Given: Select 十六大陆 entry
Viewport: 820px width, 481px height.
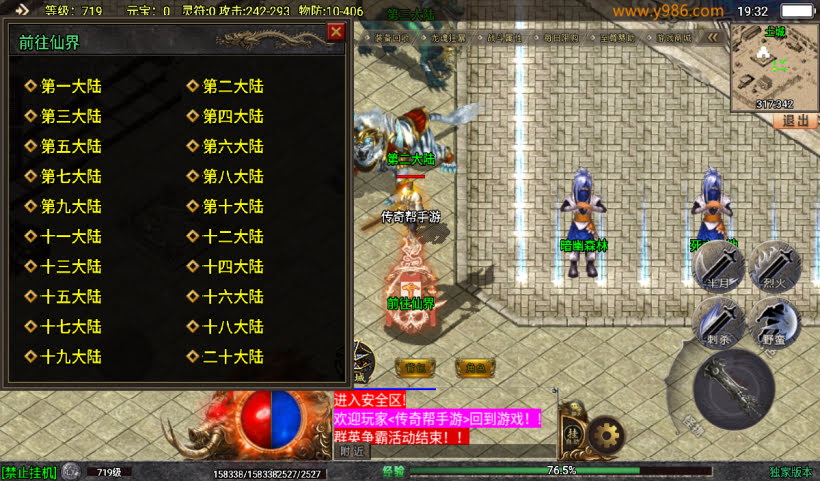Looking at the screenshot, I should tap(233, 297).
